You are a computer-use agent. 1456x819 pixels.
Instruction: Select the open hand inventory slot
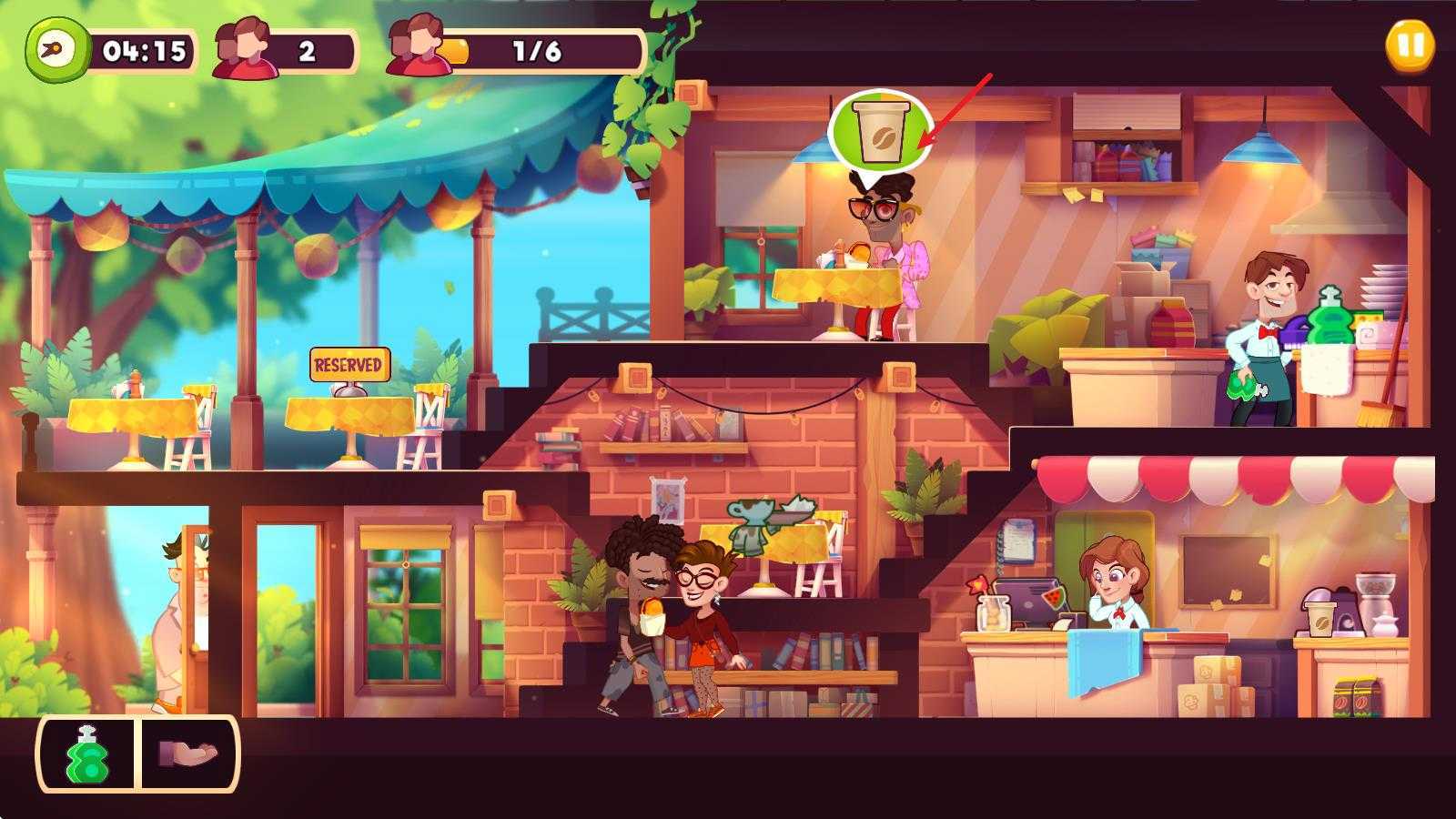click(x=188, y=753)
